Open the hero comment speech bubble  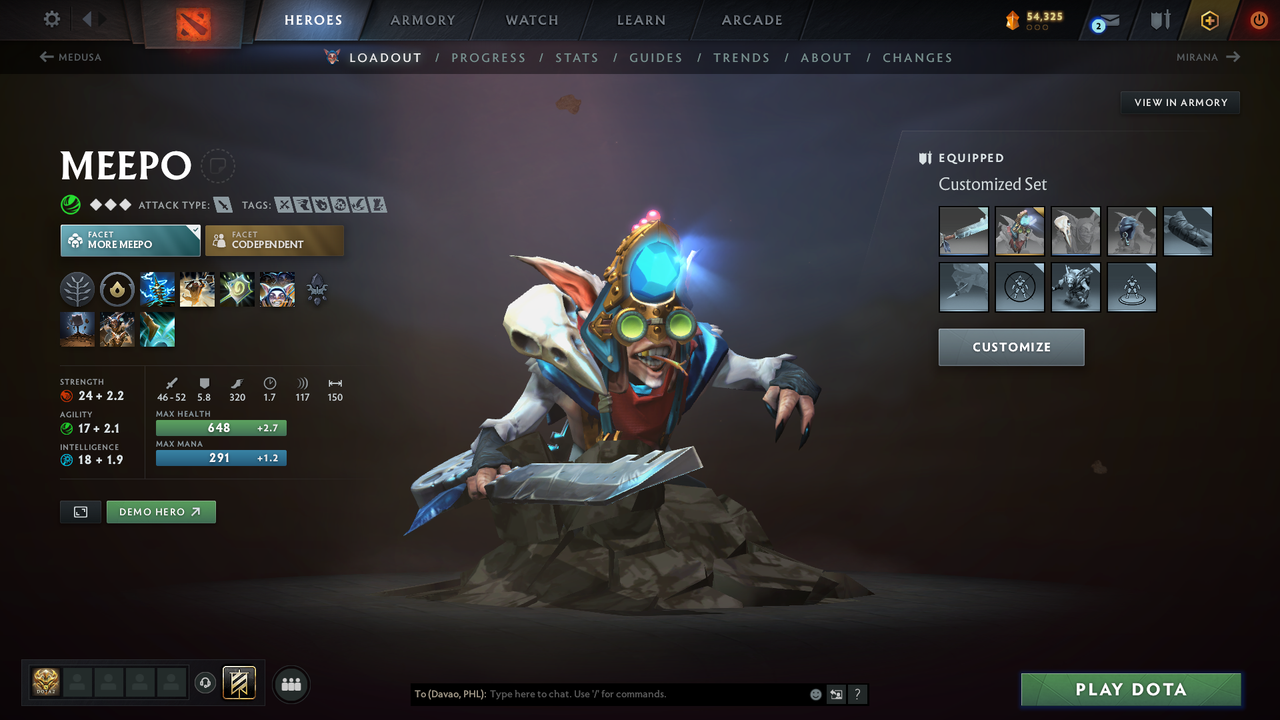click(x=217, y=166)
